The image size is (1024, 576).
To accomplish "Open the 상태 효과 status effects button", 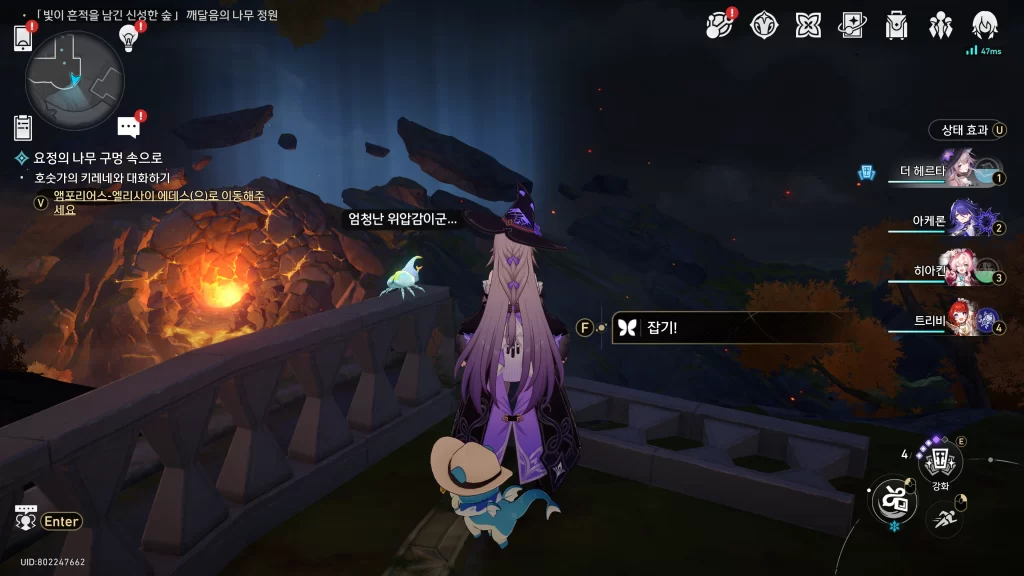I will click(965, 130).
